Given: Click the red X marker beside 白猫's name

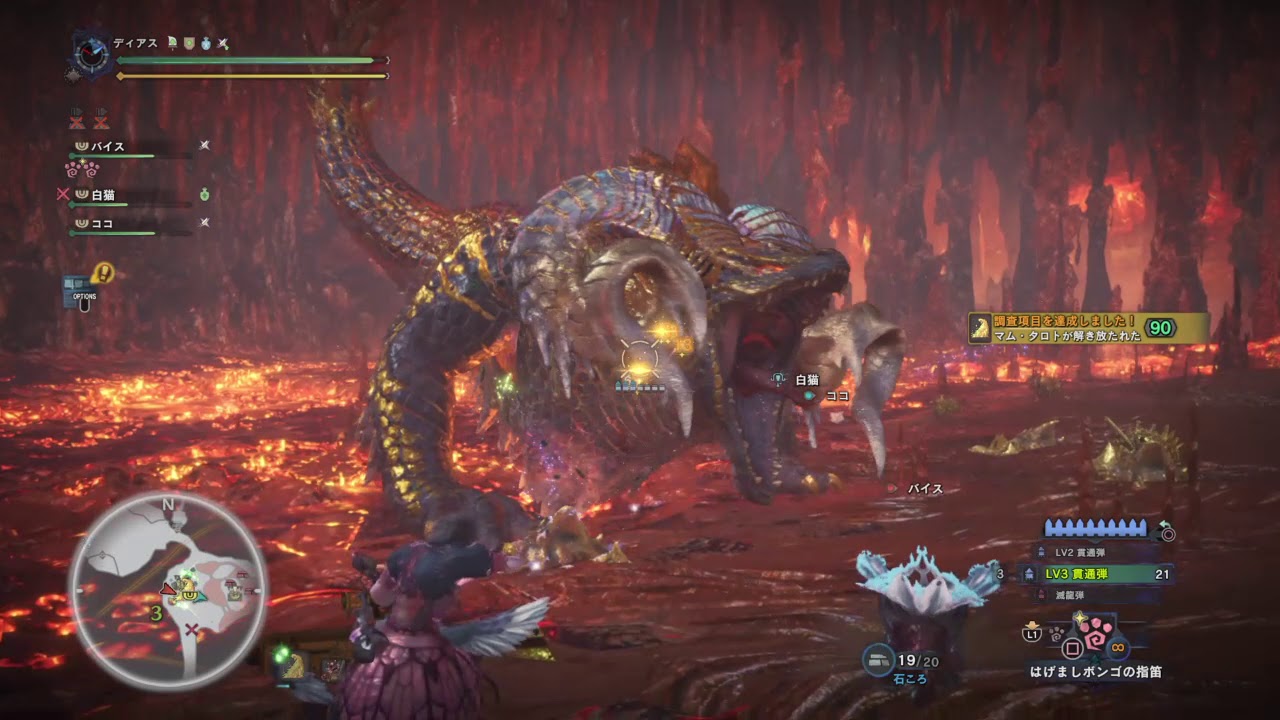Looking at the screenshot, I should coord(64,194).
